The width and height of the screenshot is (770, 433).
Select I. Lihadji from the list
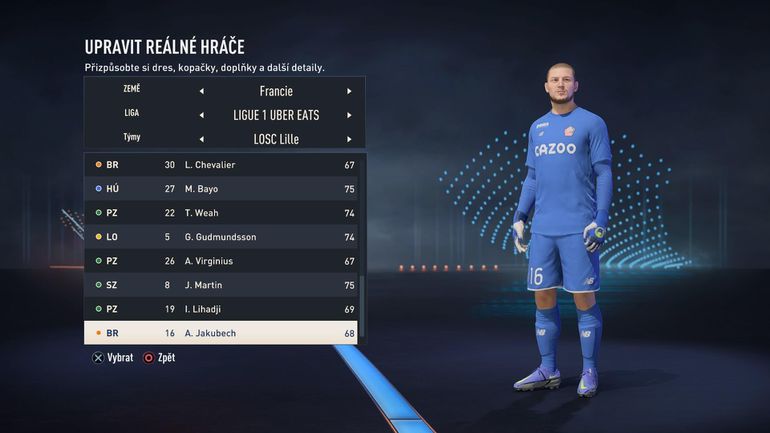tap(221, 309)
